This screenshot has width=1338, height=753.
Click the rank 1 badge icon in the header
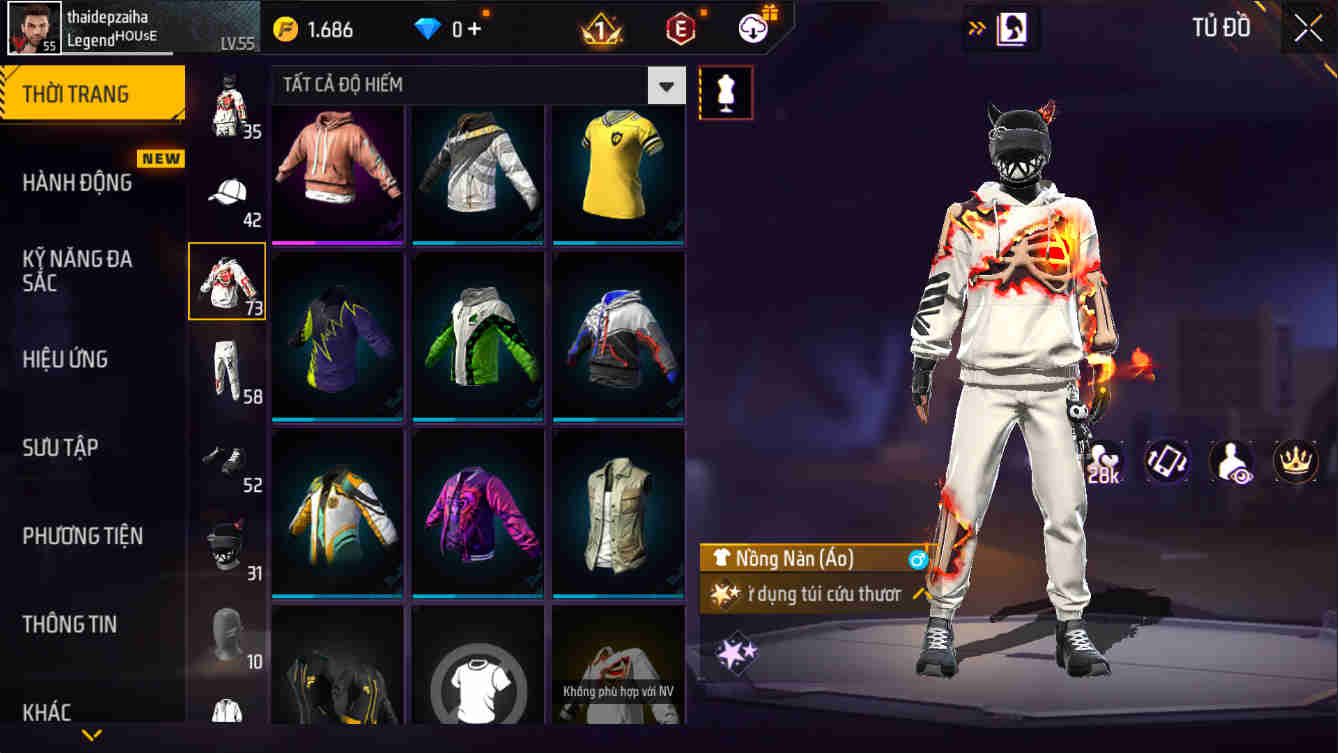tap(599, 29)
